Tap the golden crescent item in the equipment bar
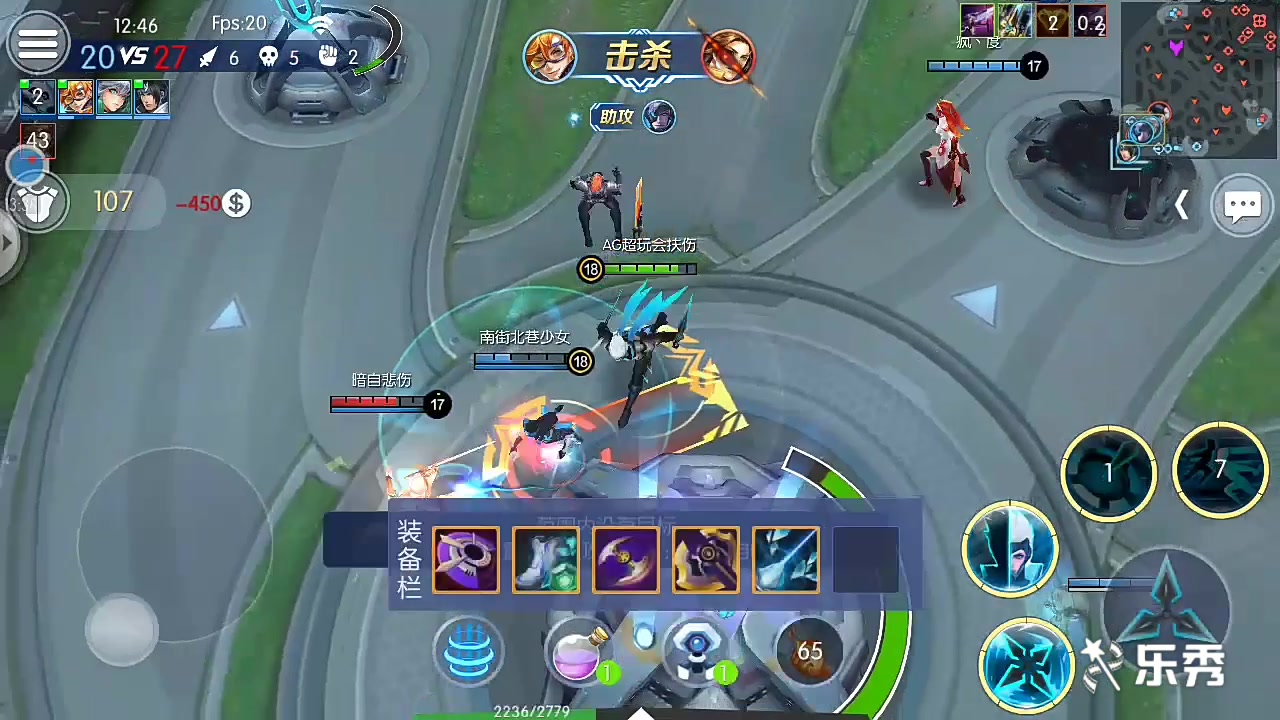The height and width of the screenshot is (720, 1280). (626, 559)
